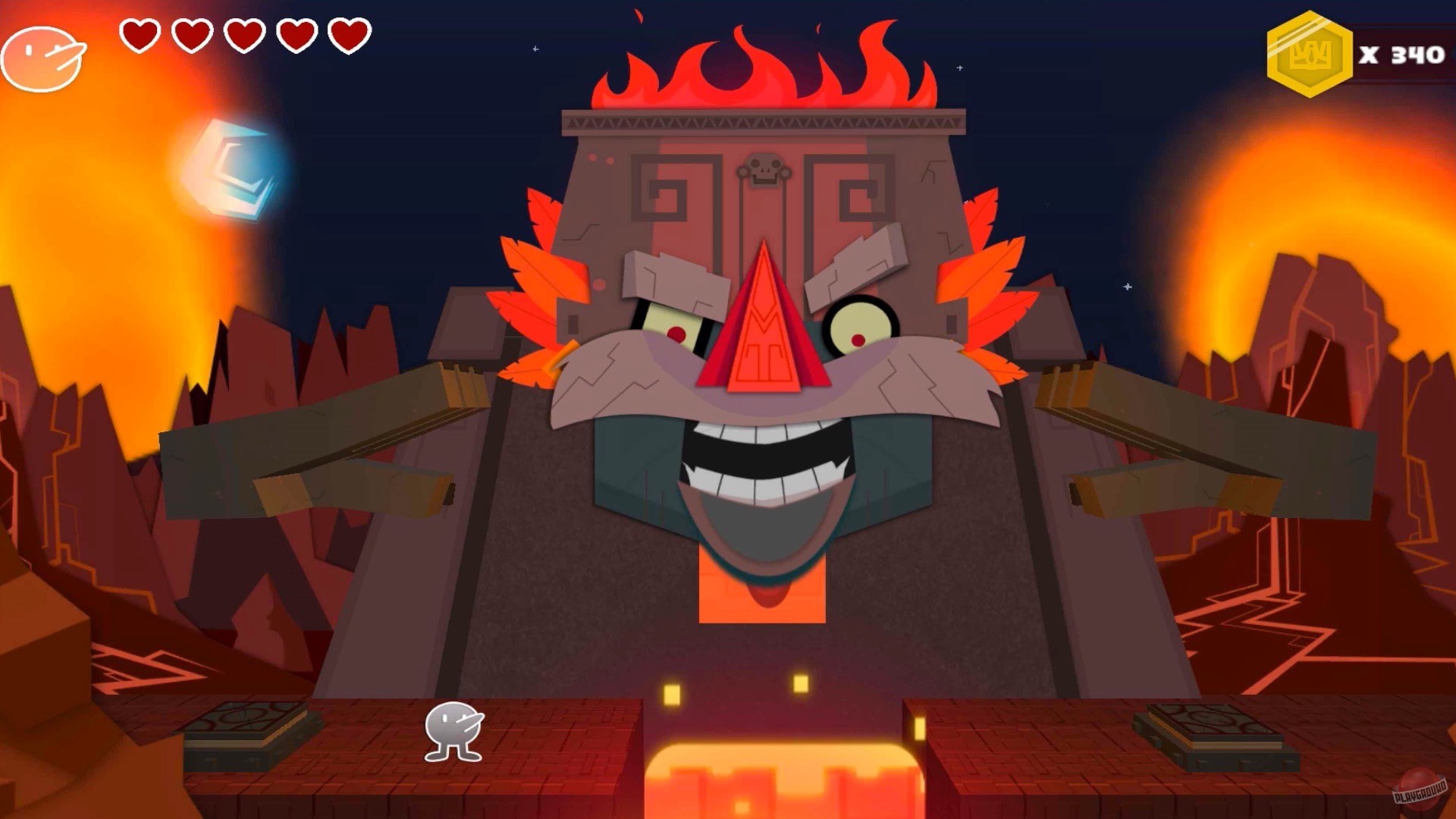Click the first red heart in health bar
Image resolution: width=1456 pixels, height=819 pixels.
tap(140, 36)
